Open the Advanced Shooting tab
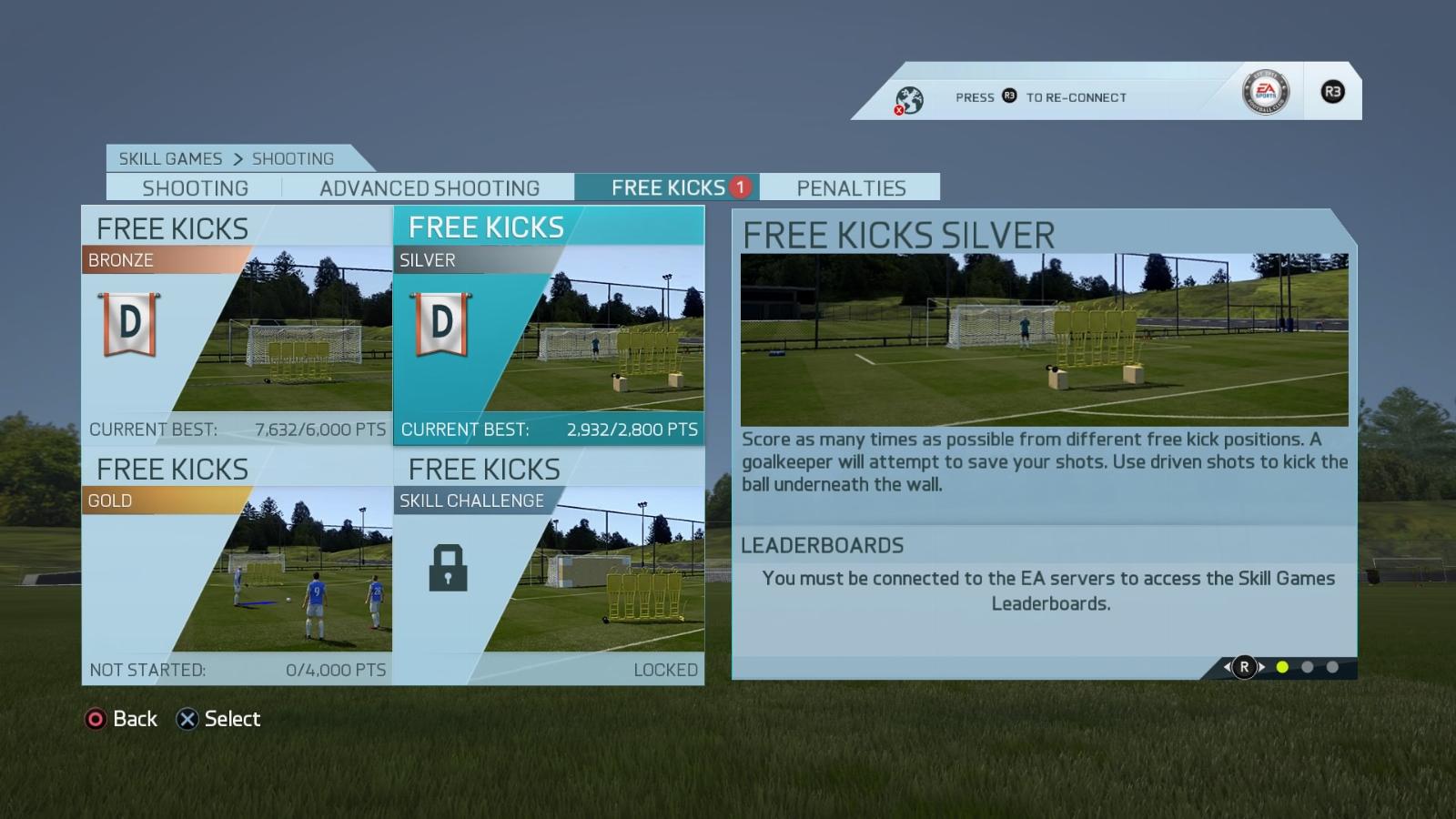Screen dimensions: 1456x819 click(429, 188)
